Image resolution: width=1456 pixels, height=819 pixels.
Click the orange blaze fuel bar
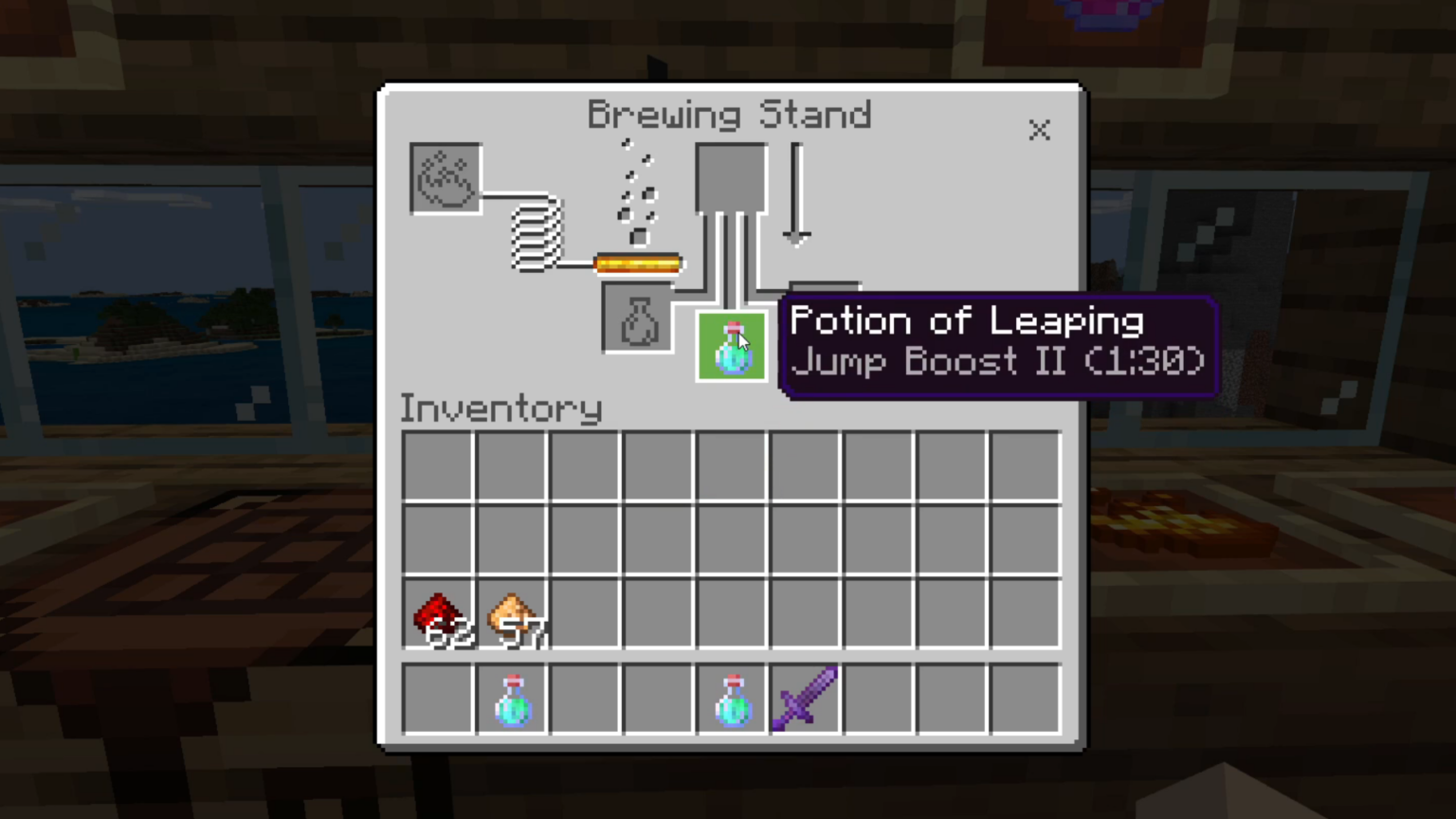coord(637,263)
